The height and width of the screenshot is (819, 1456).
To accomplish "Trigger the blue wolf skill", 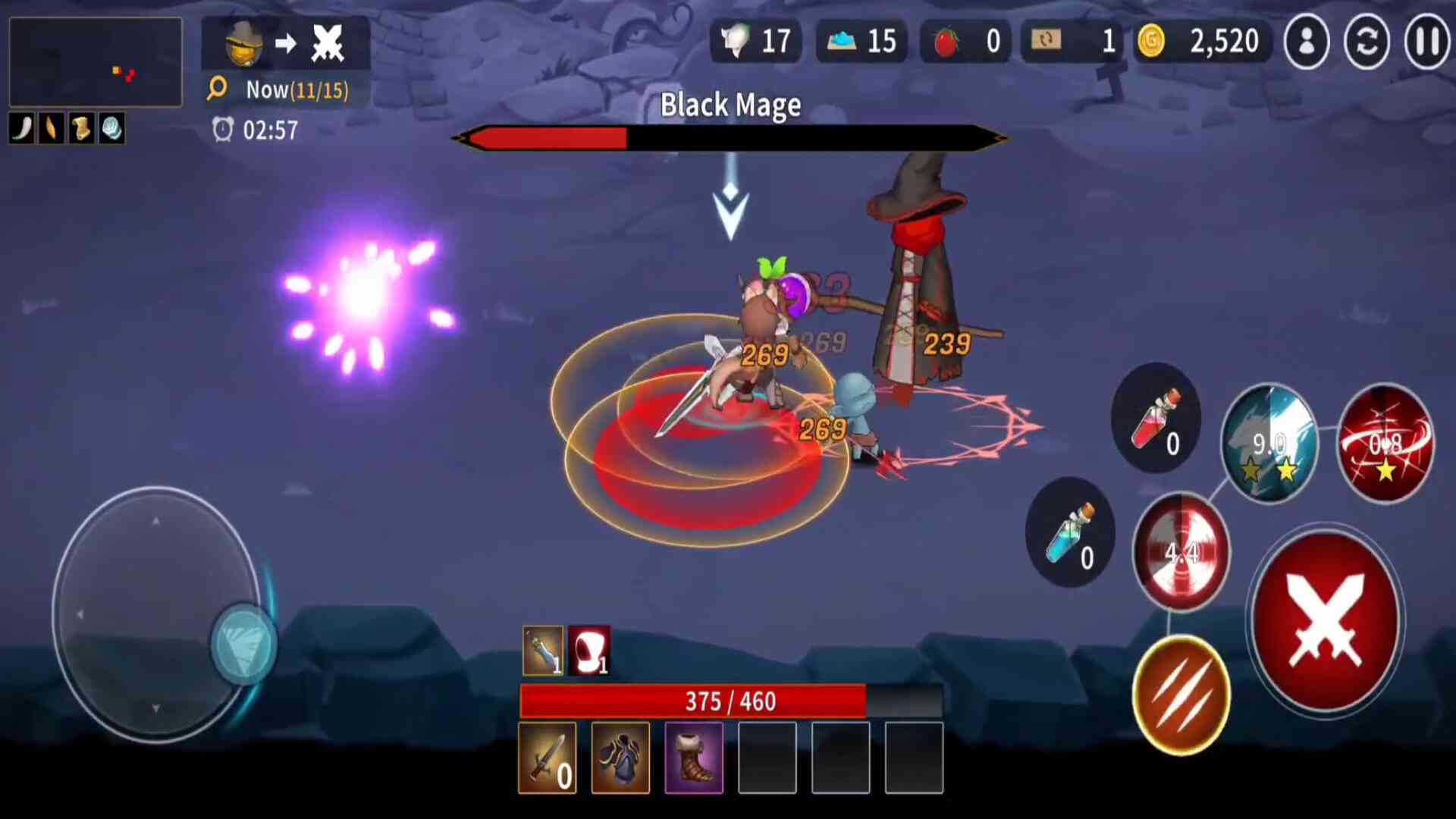I will click(x=1269, y=444).
